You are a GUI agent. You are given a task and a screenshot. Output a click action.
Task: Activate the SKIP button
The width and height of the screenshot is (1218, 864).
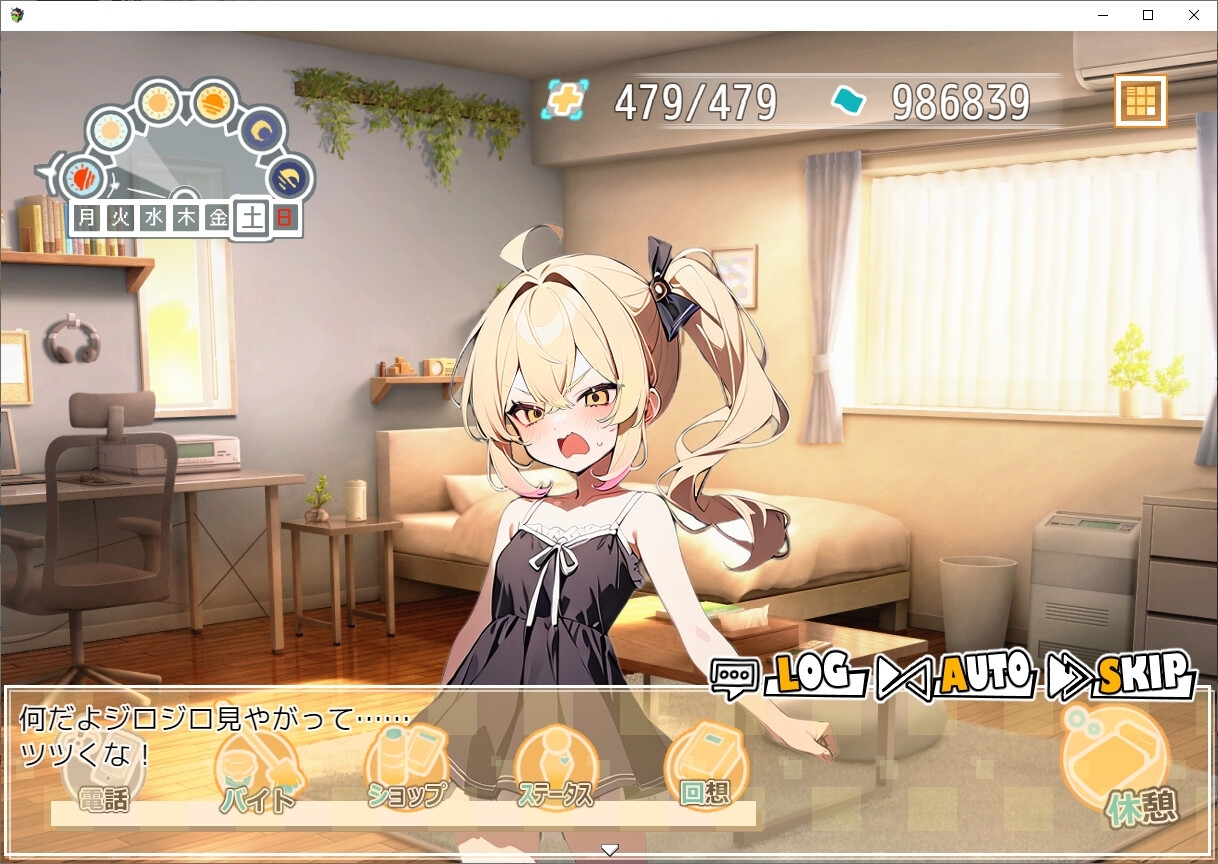(x=1142, y=676)
